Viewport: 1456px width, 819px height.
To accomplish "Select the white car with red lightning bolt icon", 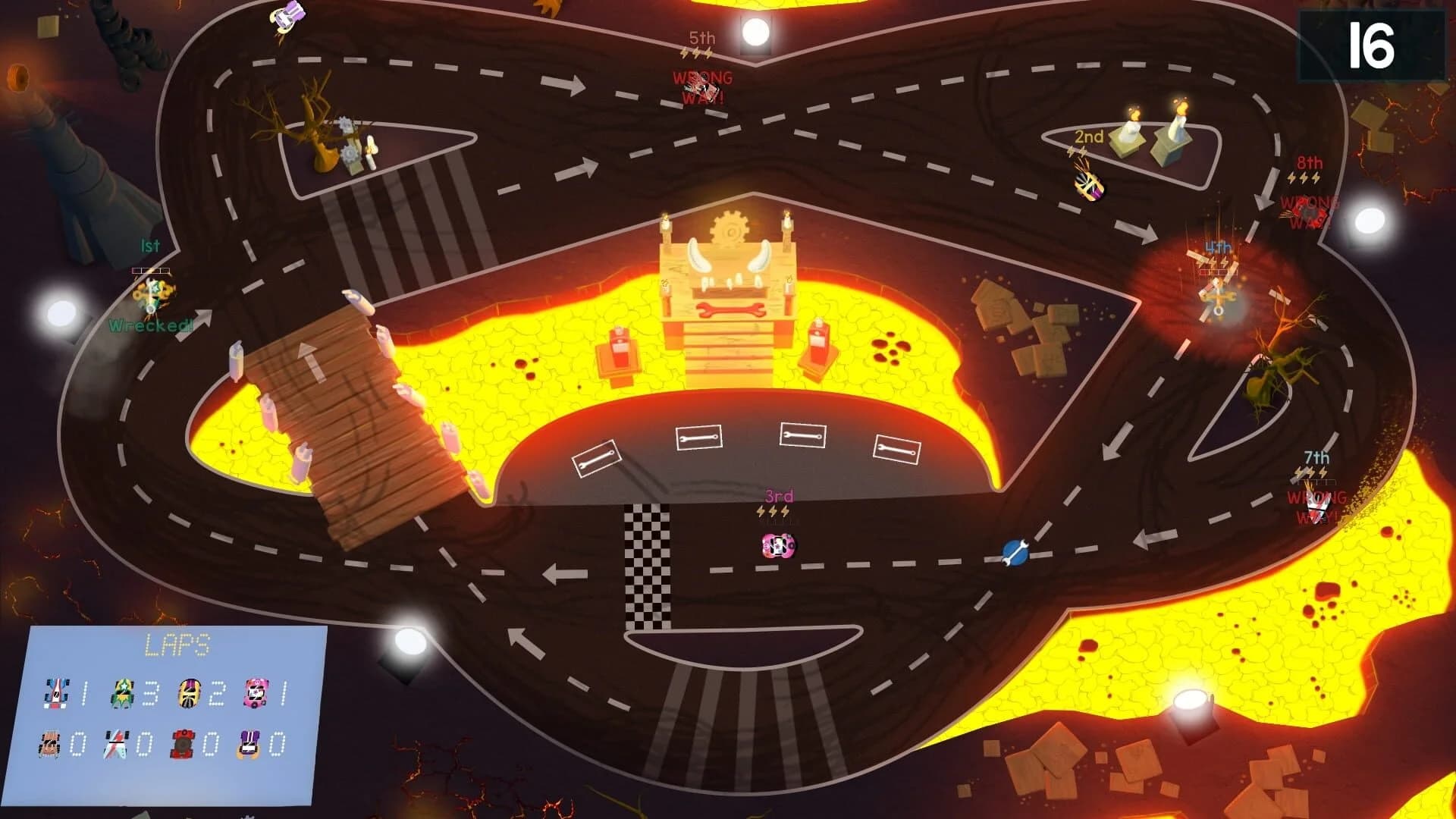I will tap(115, 744).
